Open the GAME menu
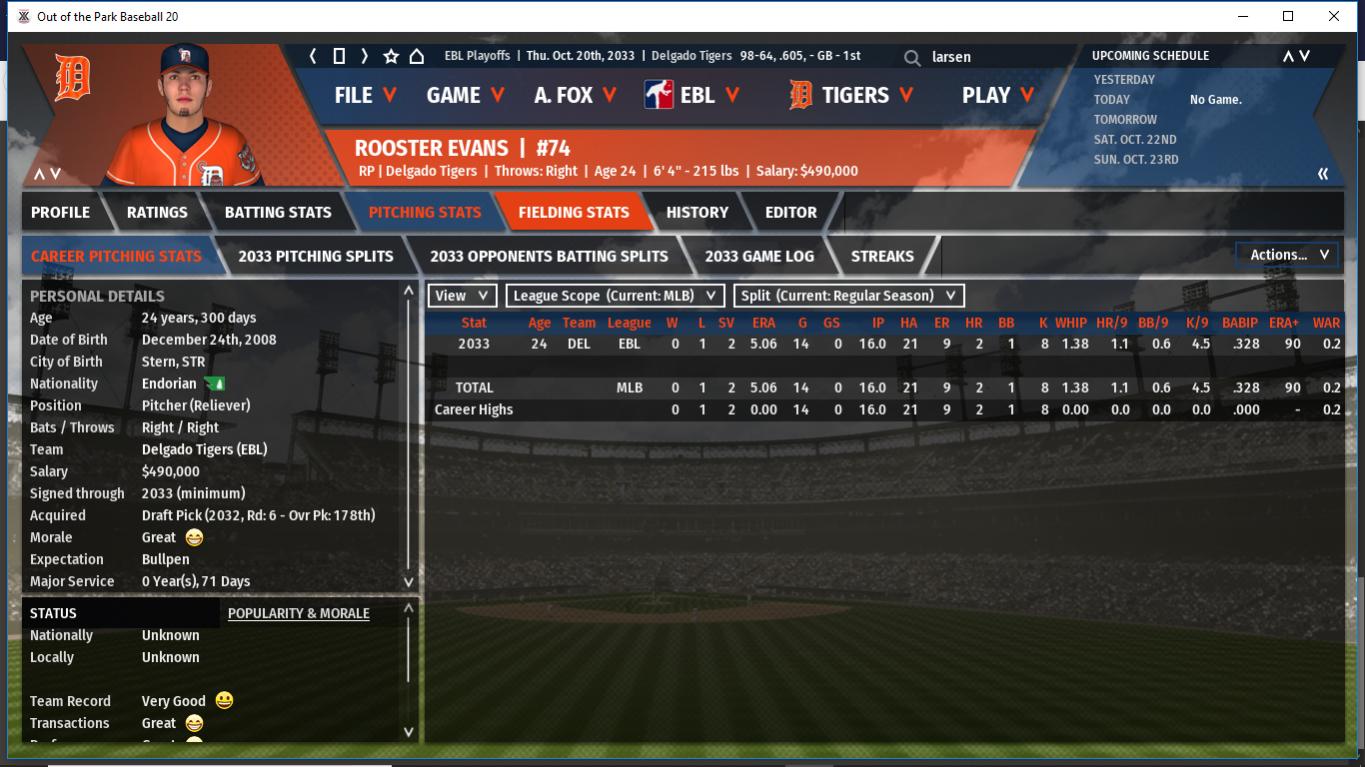 [x=465, y=95]
